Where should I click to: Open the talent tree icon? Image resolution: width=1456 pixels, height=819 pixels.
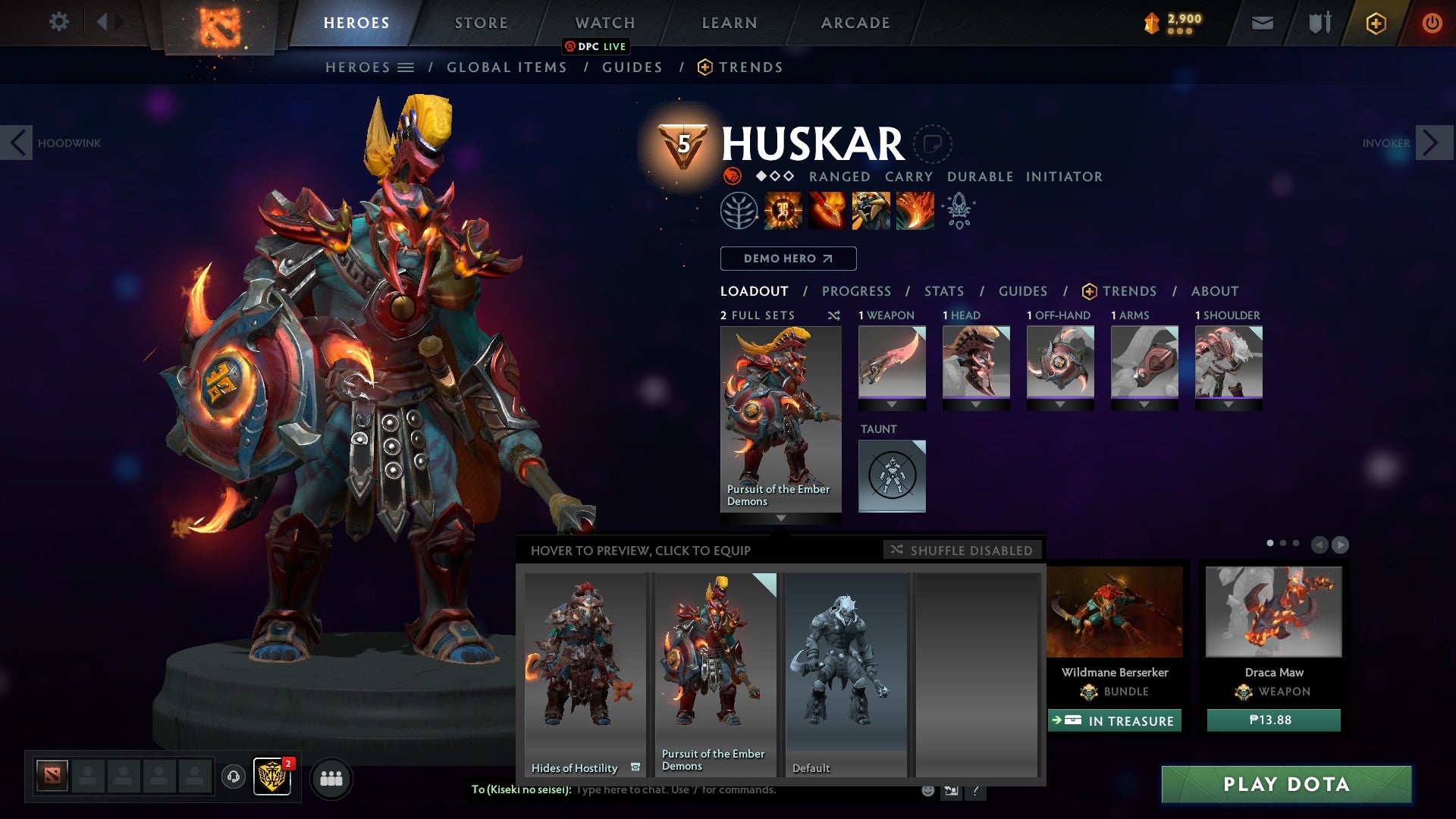(x=738, y=211)
